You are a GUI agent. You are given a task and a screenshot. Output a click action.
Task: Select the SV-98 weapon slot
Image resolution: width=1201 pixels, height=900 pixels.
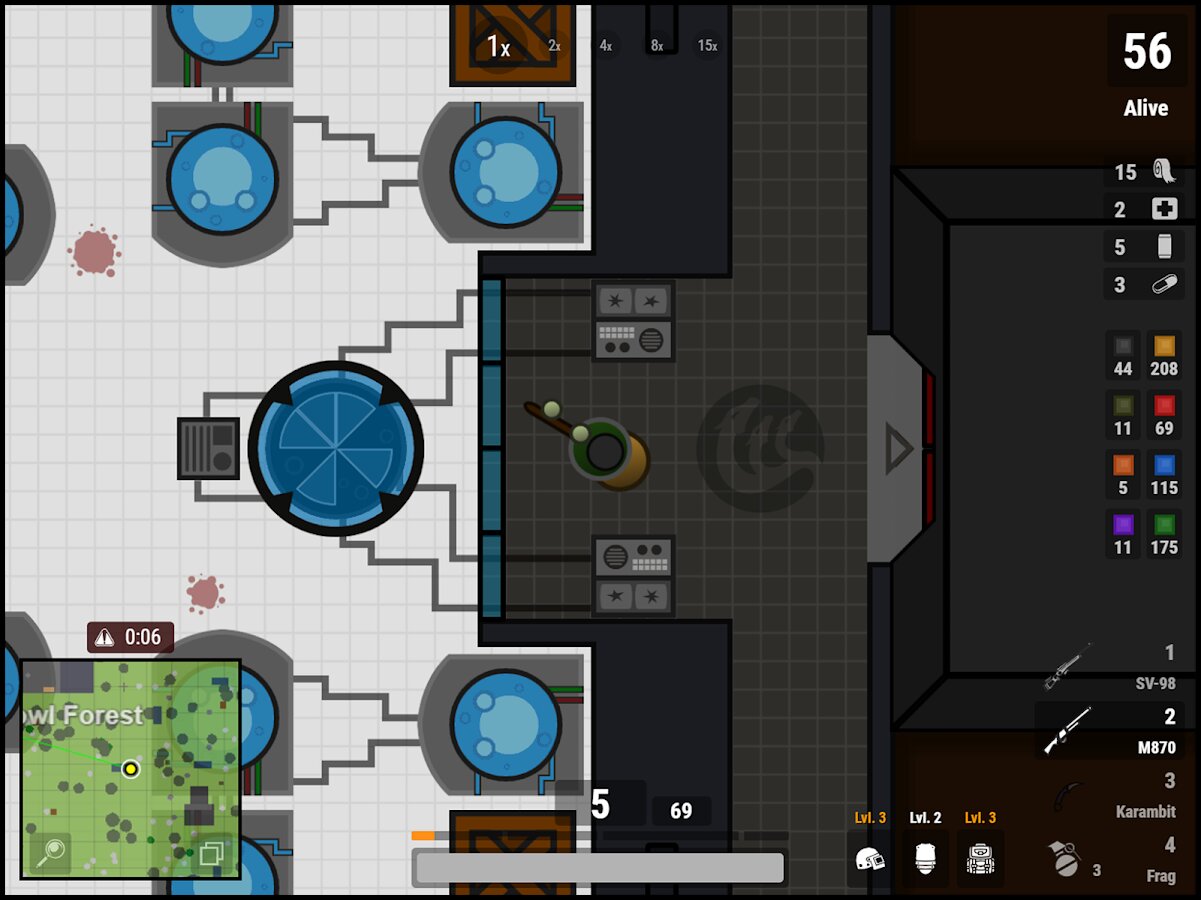pos(1110,667)
